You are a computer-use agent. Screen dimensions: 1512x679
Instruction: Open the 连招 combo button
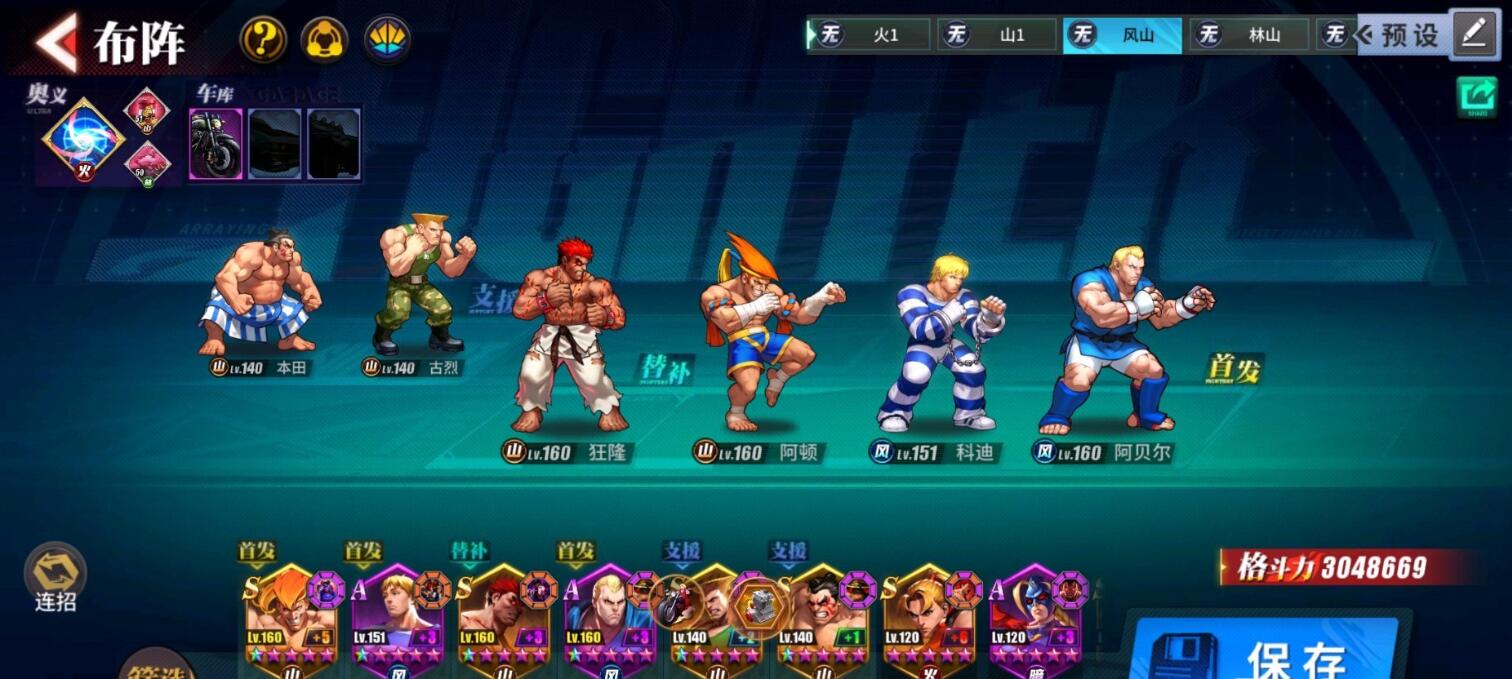click(x=55, y=578)
